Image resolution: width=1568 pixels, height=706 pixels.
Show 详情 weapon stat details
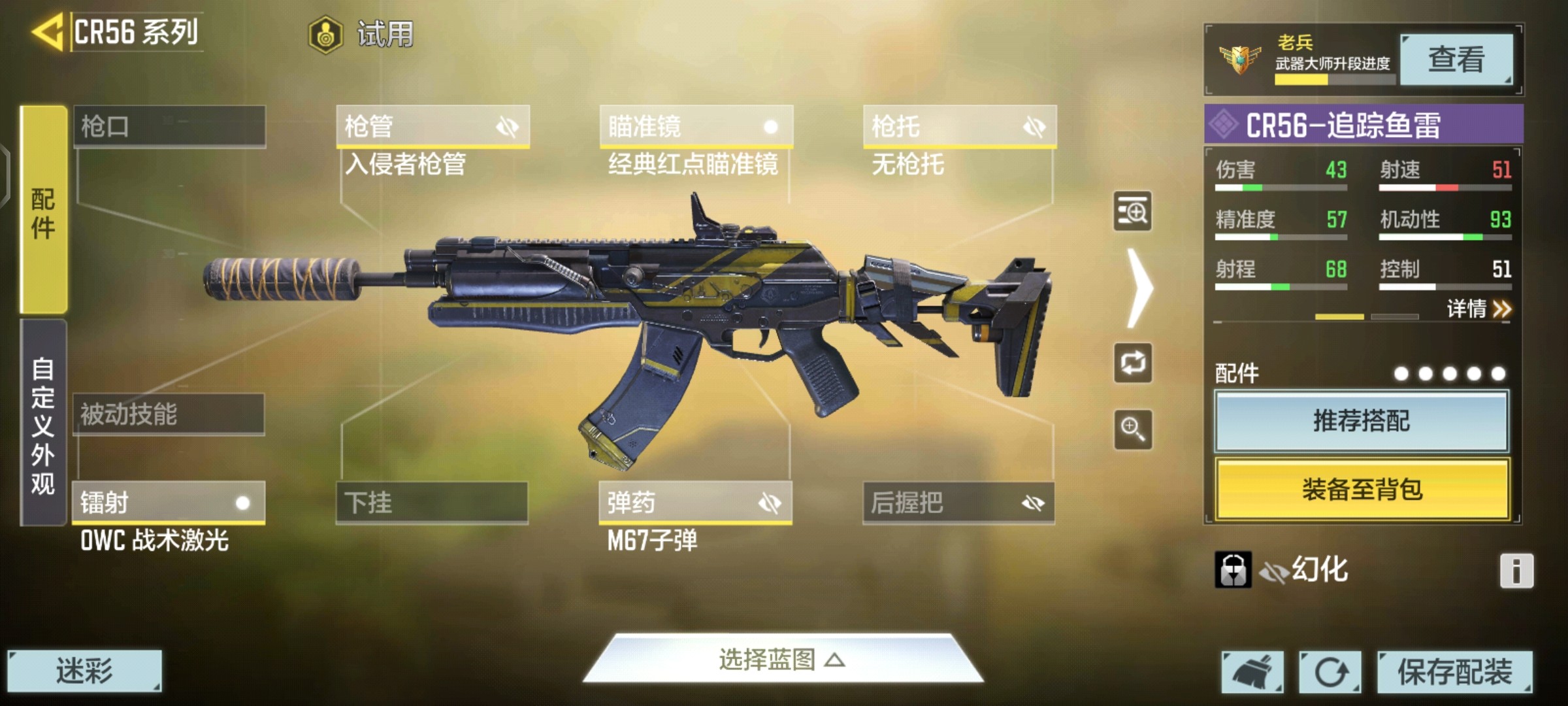coord(1478,309)
